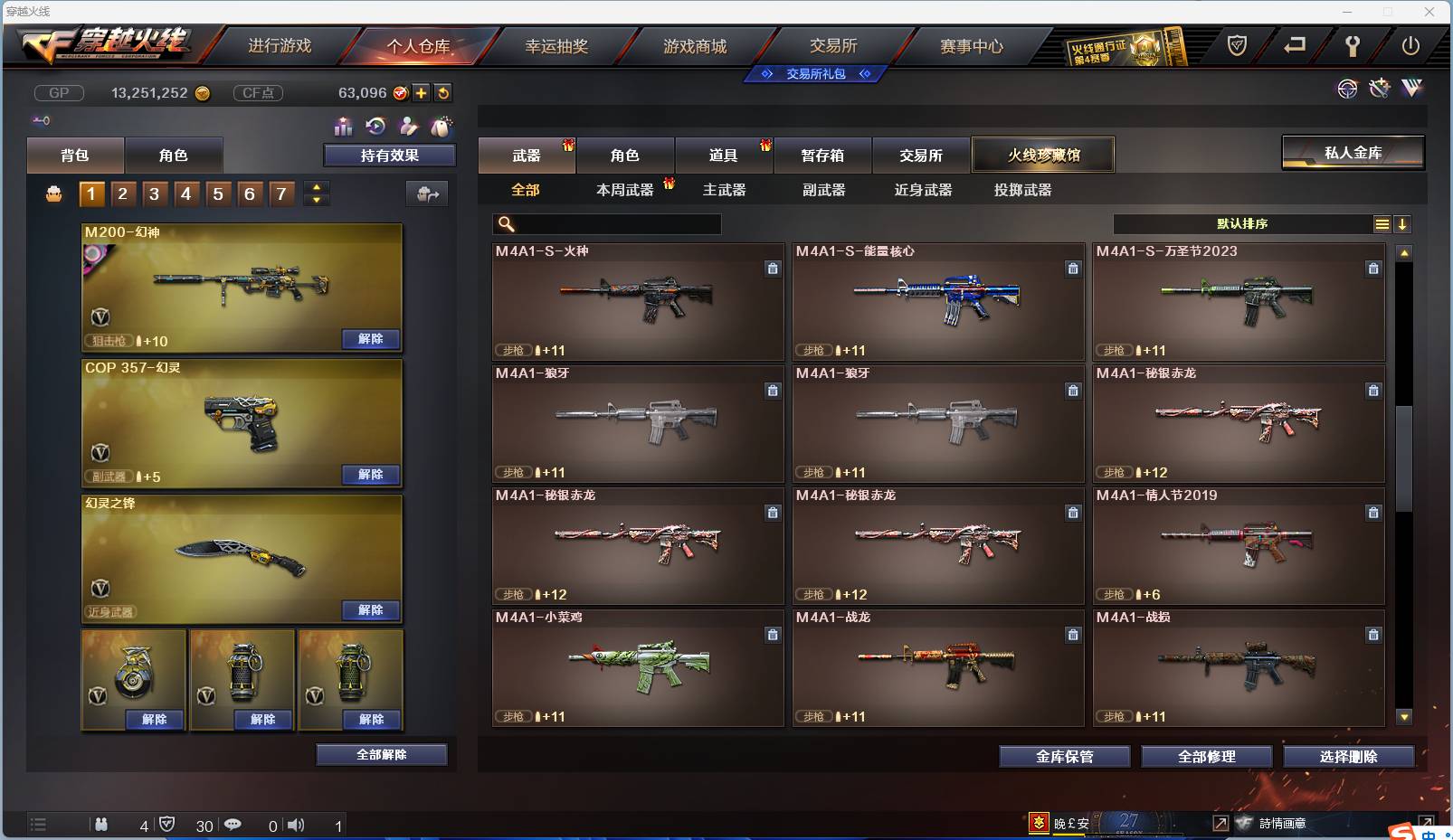Screen dimensions: 1453x840
Task: Toggle the speaker icon in the status bar
Action: pyautogui.click(x=296, y=825)
